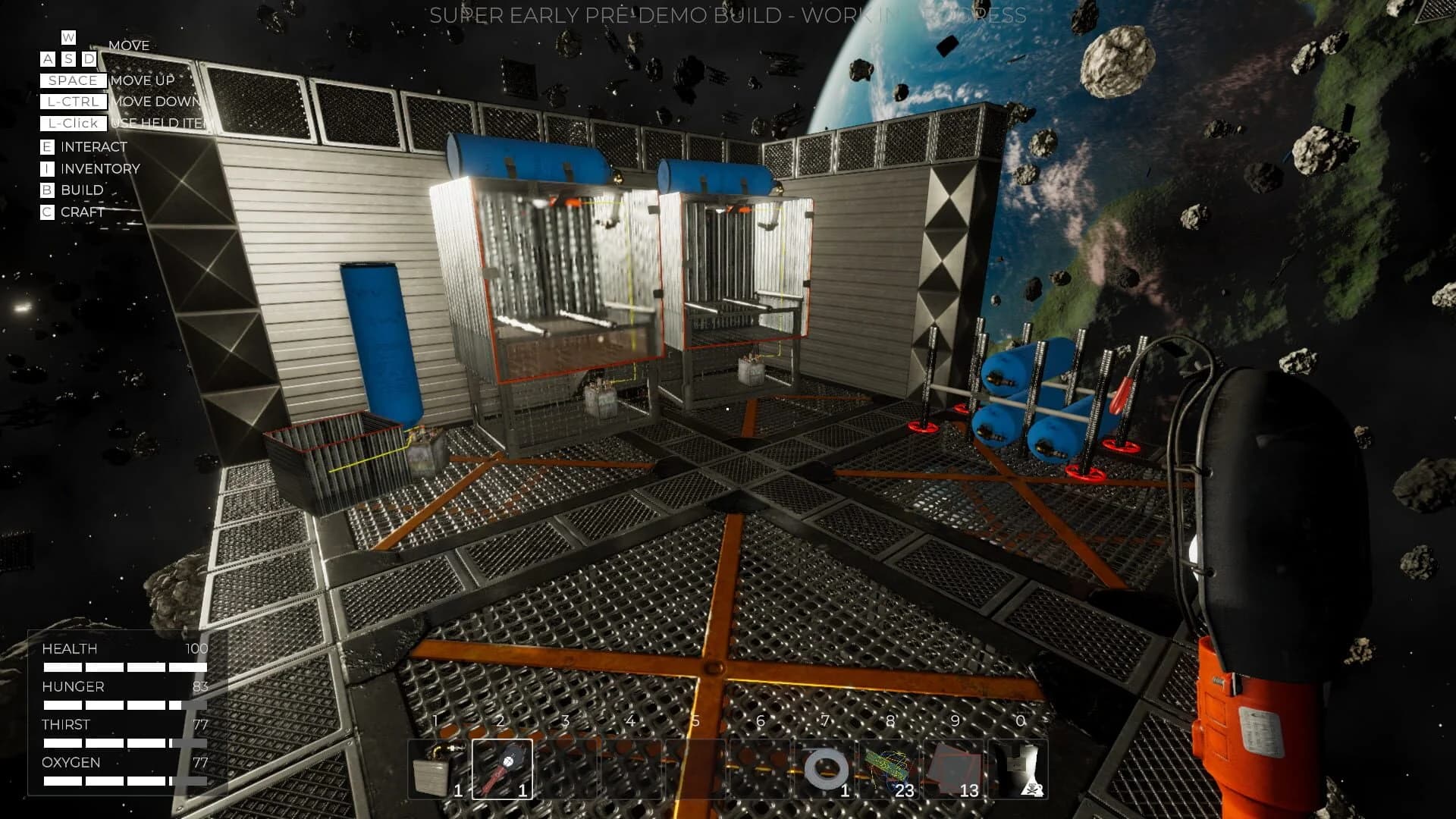Open the INVENTORY label text
Image resolution: width=1456 pixels, height=819 pixels.
(99, 168)
